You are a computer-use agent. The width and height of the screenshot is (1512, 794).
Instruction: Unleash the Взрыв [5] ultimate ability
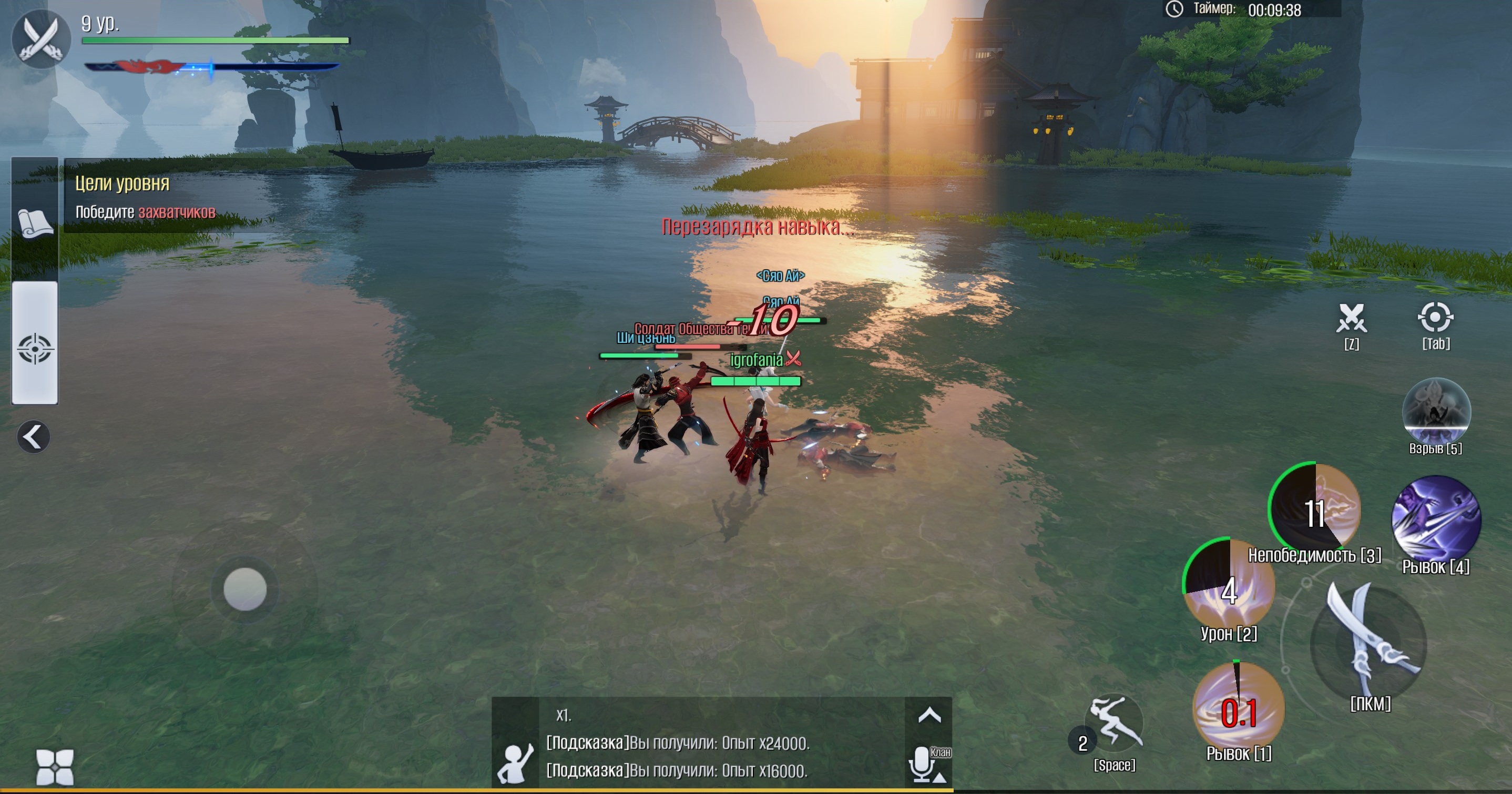pyautogui.click(x=1436, y=411)
